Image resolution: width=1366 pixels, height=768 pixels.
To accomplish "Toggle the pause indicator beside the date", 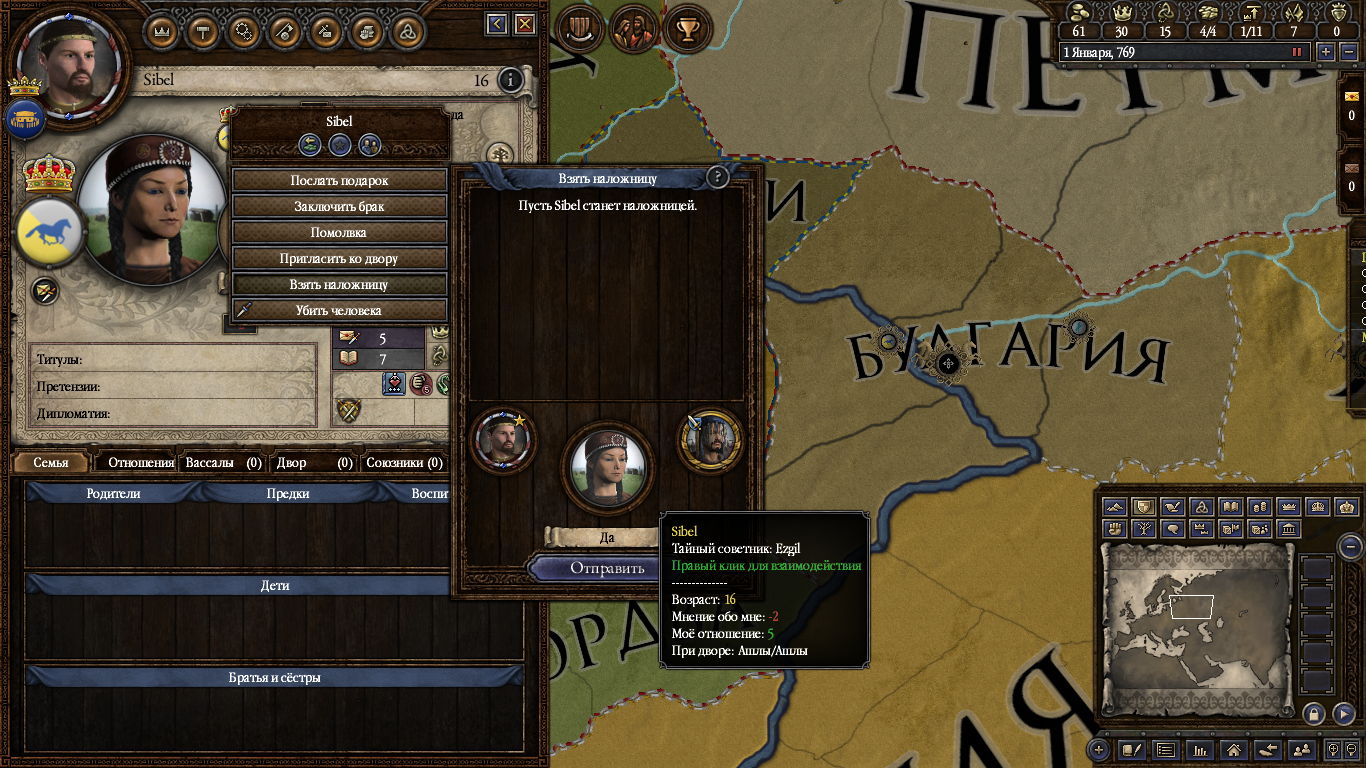I will point(1298,52).
